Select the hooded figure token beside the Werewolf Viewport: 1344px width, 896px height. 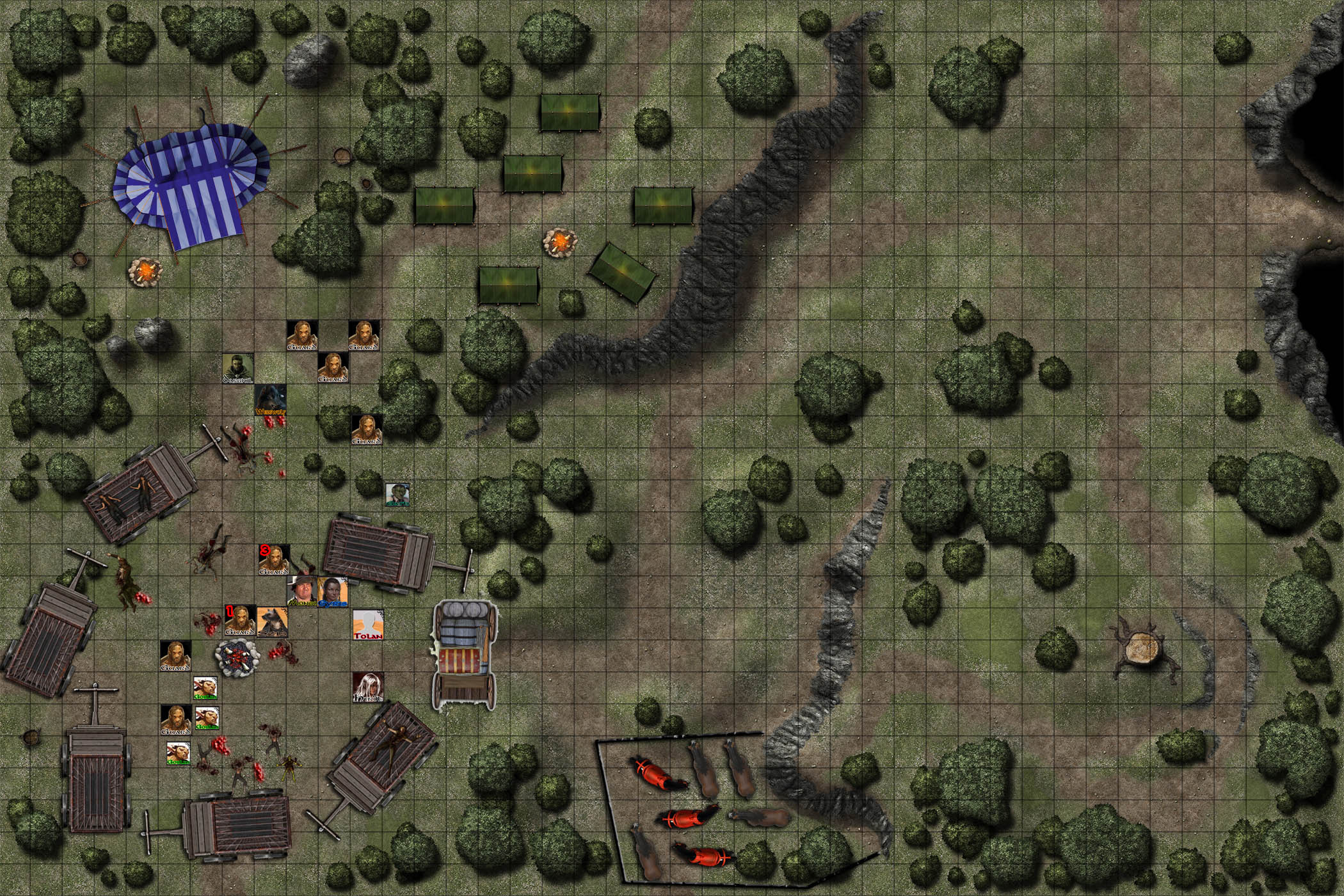[238, 368]
